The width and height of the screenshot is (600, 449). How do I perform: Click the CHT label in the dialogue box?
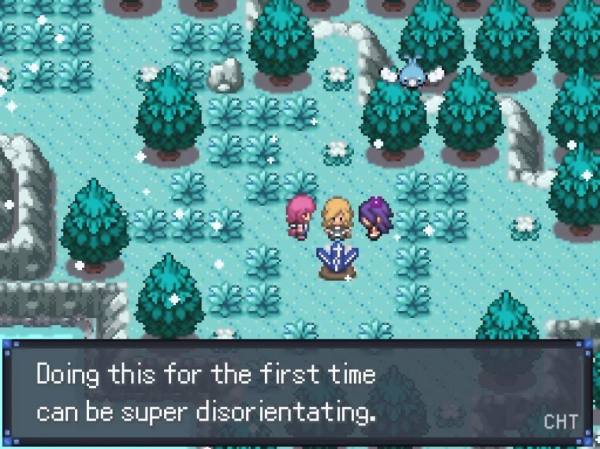[x=560, y=421]
